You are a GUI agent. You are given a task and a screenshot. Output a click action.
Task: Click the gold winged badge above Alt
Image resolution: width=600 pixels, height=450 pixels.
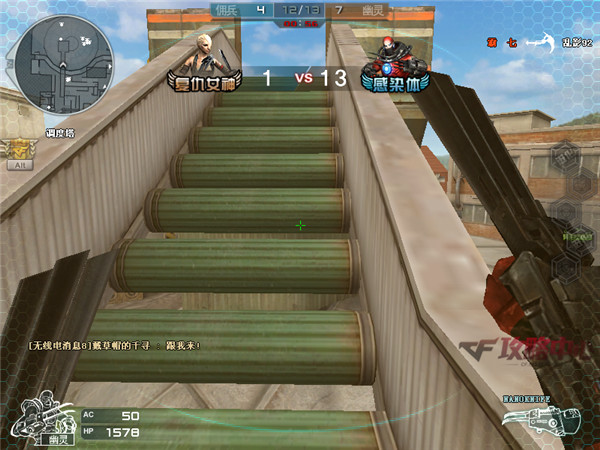(18, 148)
